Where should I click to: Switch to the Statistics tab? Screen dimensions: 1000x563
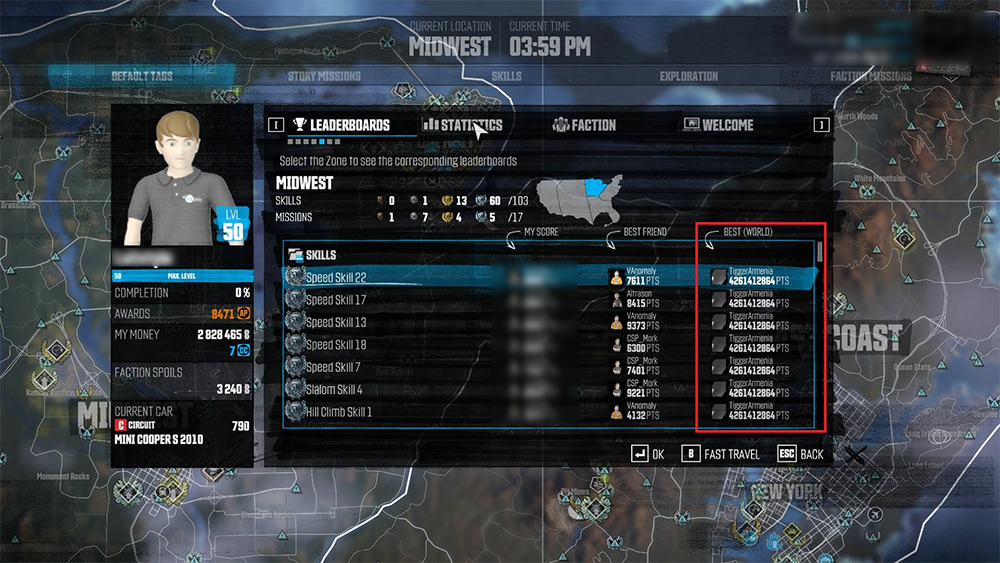click(x=462, y=125)
